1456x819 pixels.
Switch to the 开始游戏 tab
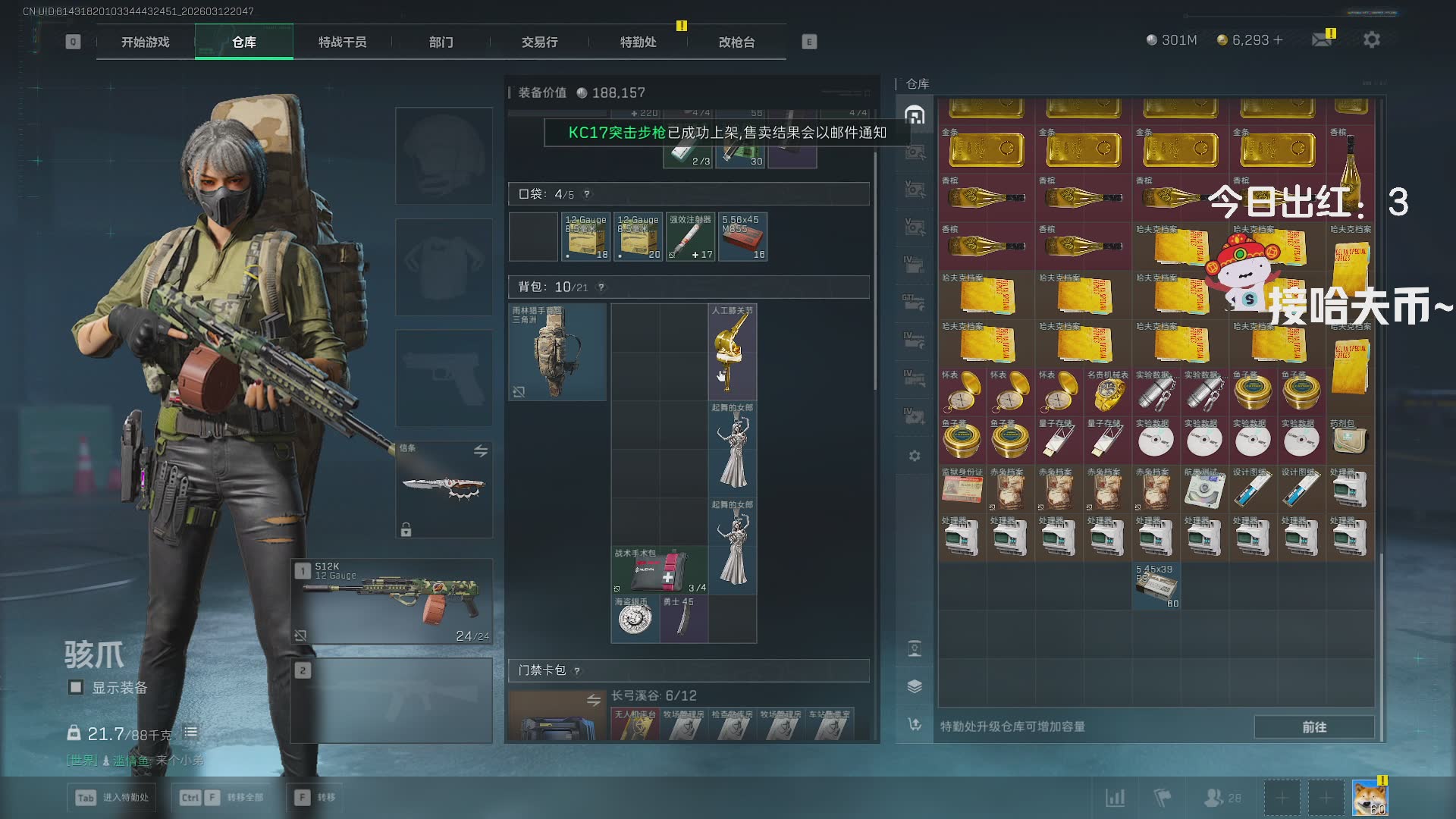(146, 42)
